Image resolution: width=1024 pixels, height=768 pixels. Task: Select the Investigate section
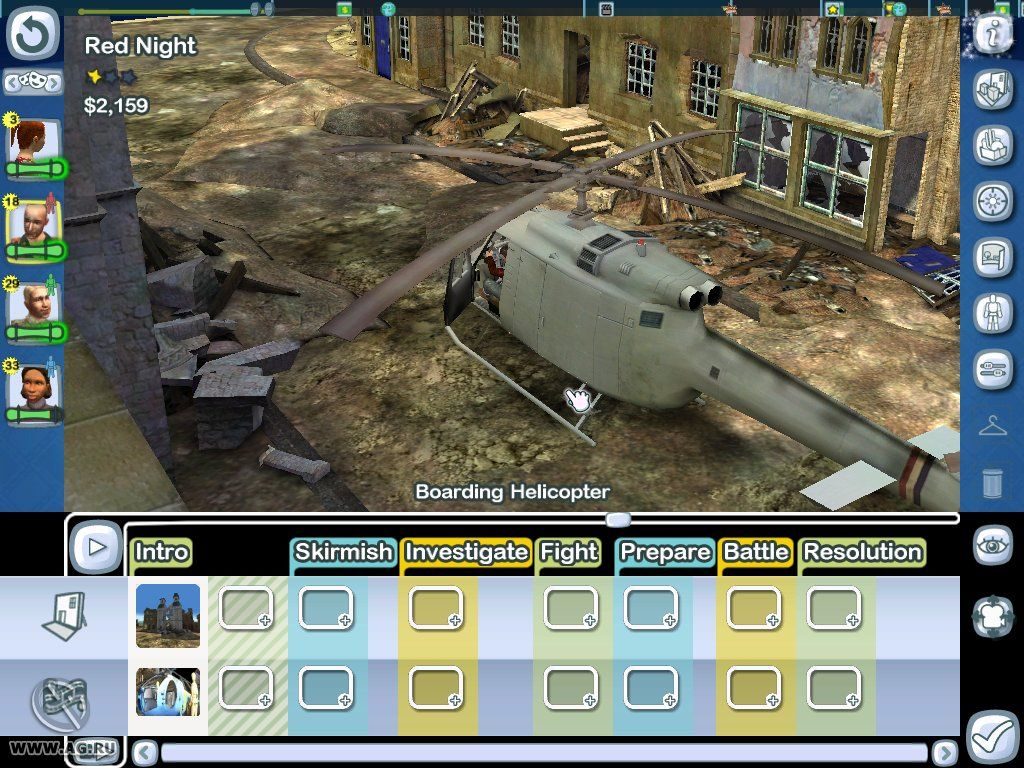(466, 553)
